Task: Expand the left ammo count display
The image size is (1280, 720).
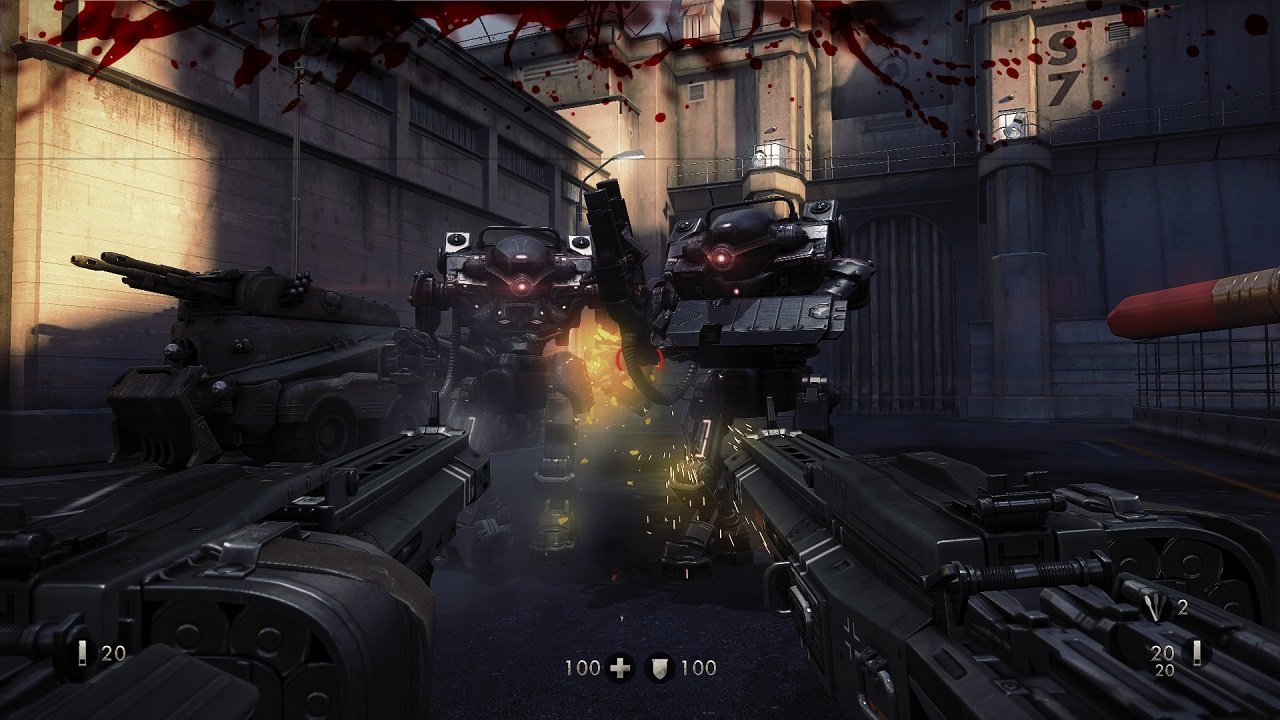Action: [x=112, y=651]
